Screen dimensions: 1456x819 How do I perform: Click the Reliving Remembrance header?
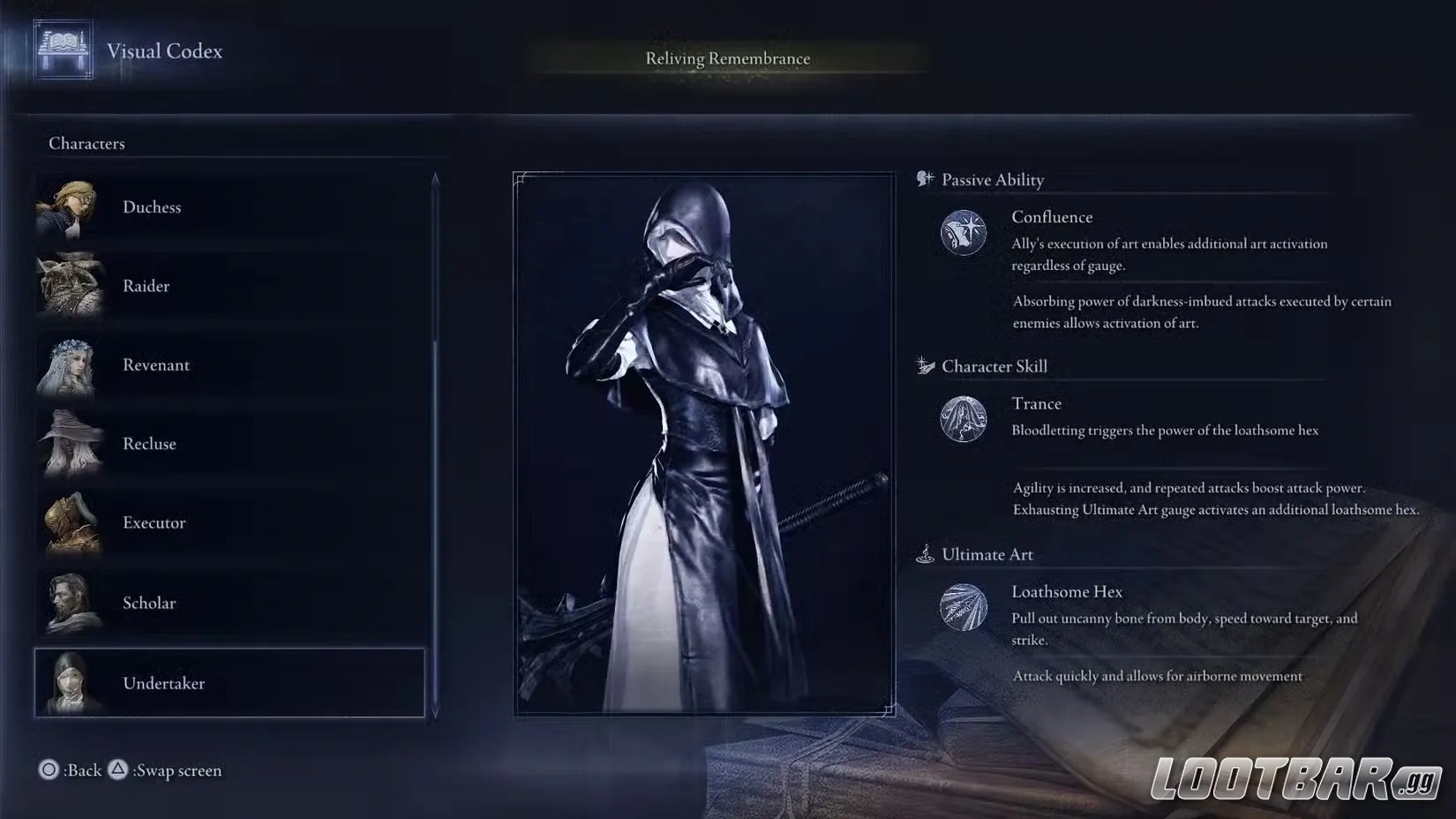click(x=727, y=58)
